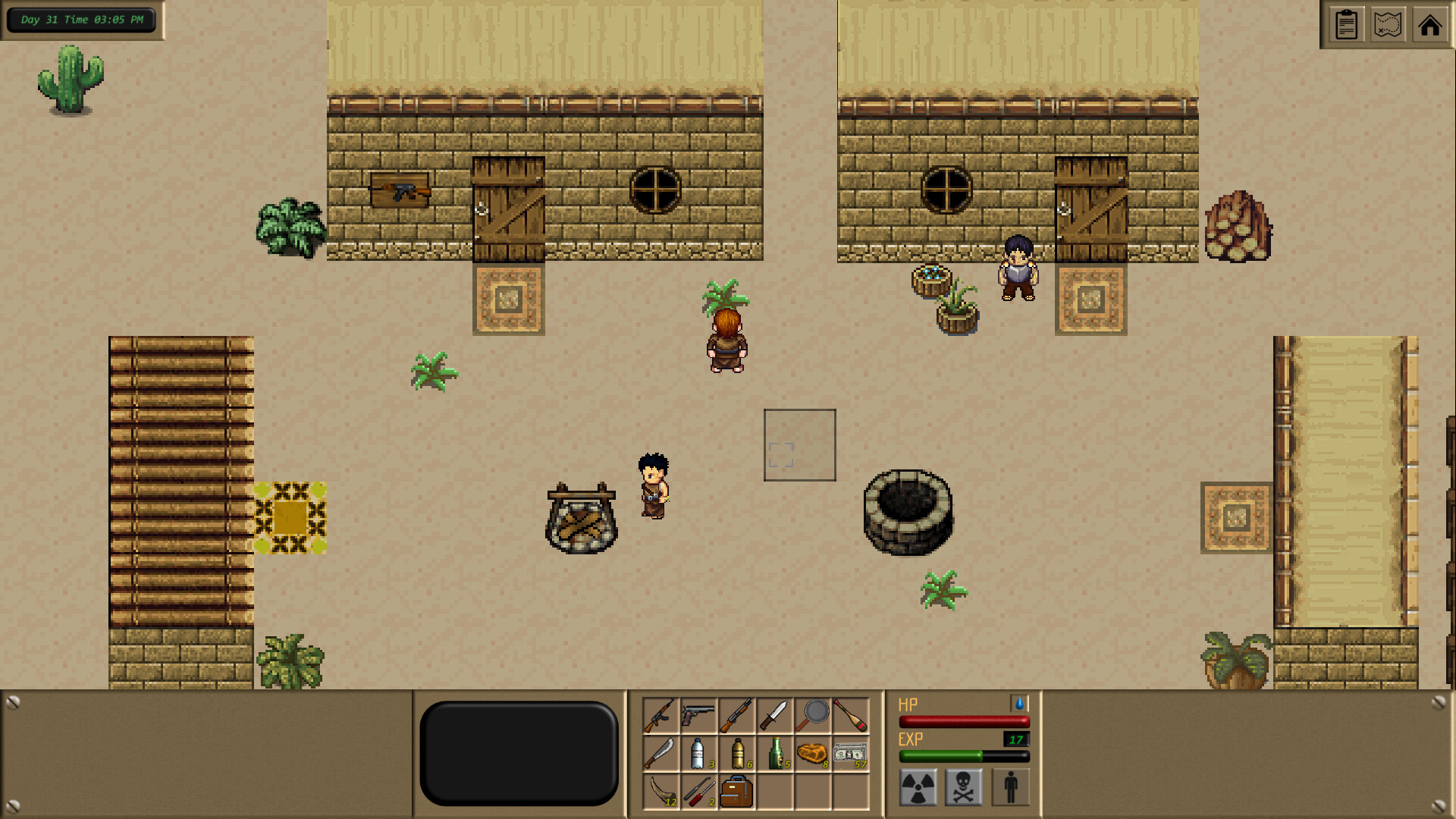Click the Day 31 time display

pos(81,20)
